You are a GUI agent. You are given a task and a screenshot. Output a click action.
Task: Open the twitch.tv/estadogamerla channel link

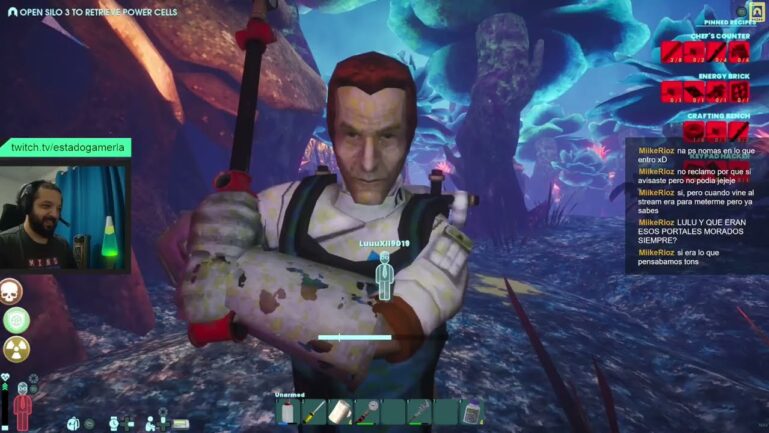pos(68,148)
